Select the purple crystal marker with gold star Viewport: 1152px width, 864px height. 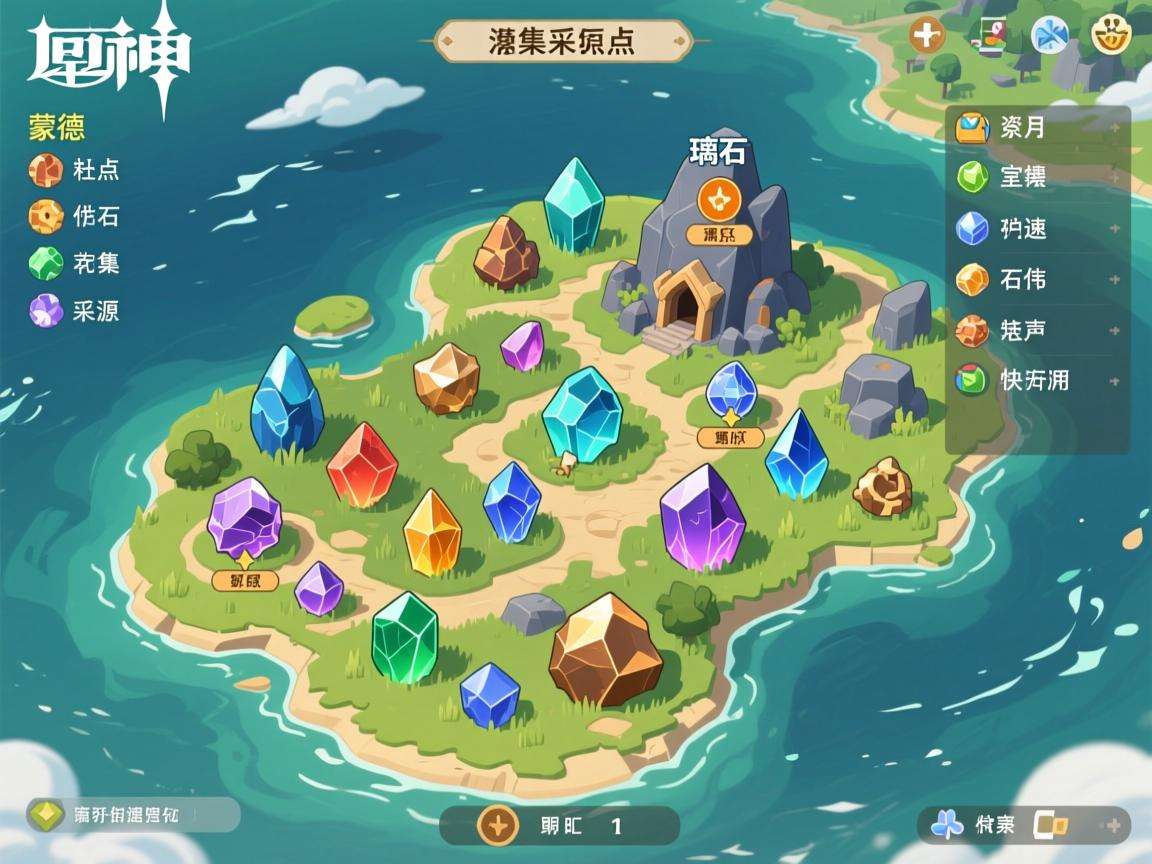click(244, 519)
